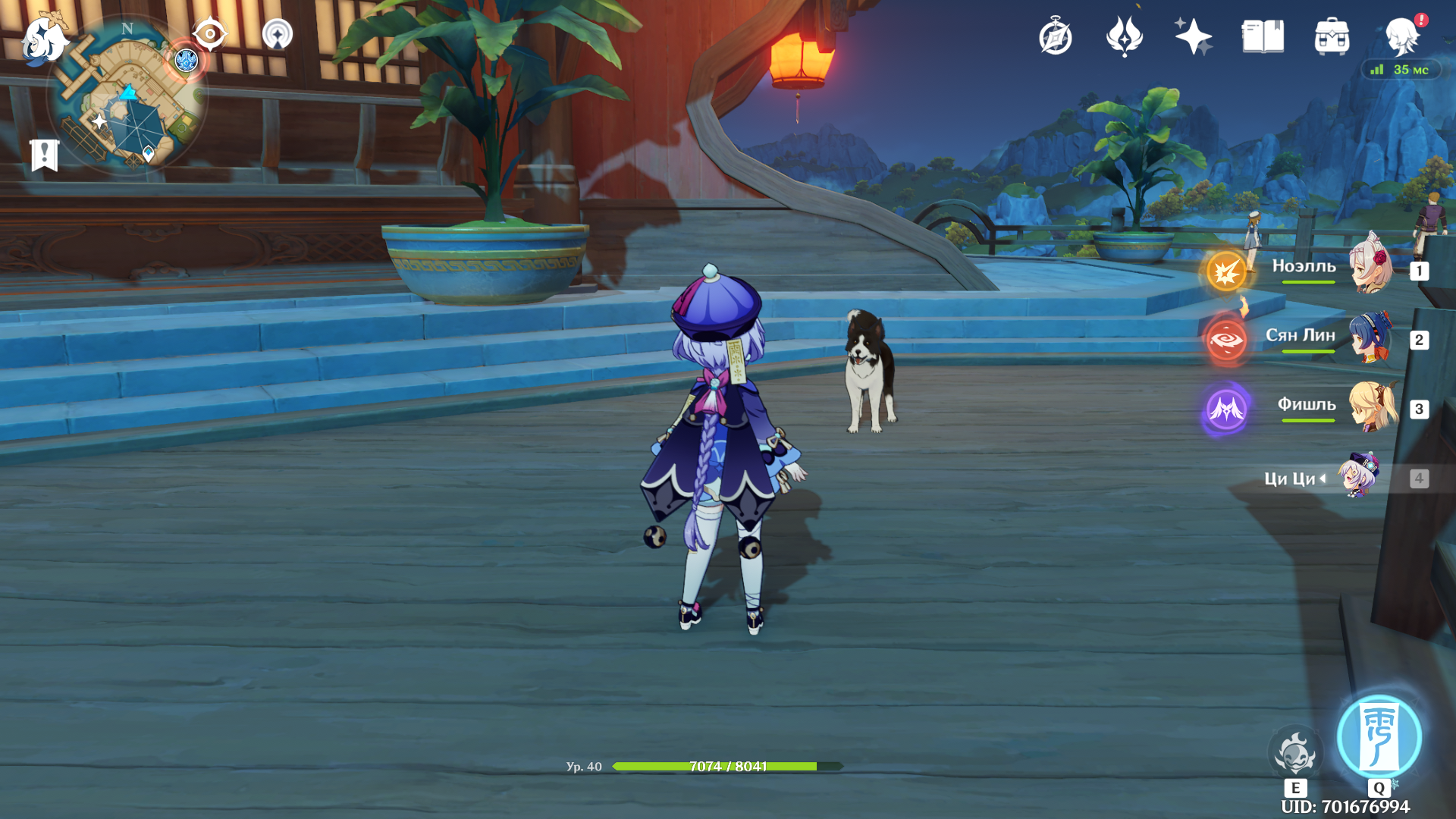Open the co-op signal icon
The image size is (1456, 819).
point(278,34)
